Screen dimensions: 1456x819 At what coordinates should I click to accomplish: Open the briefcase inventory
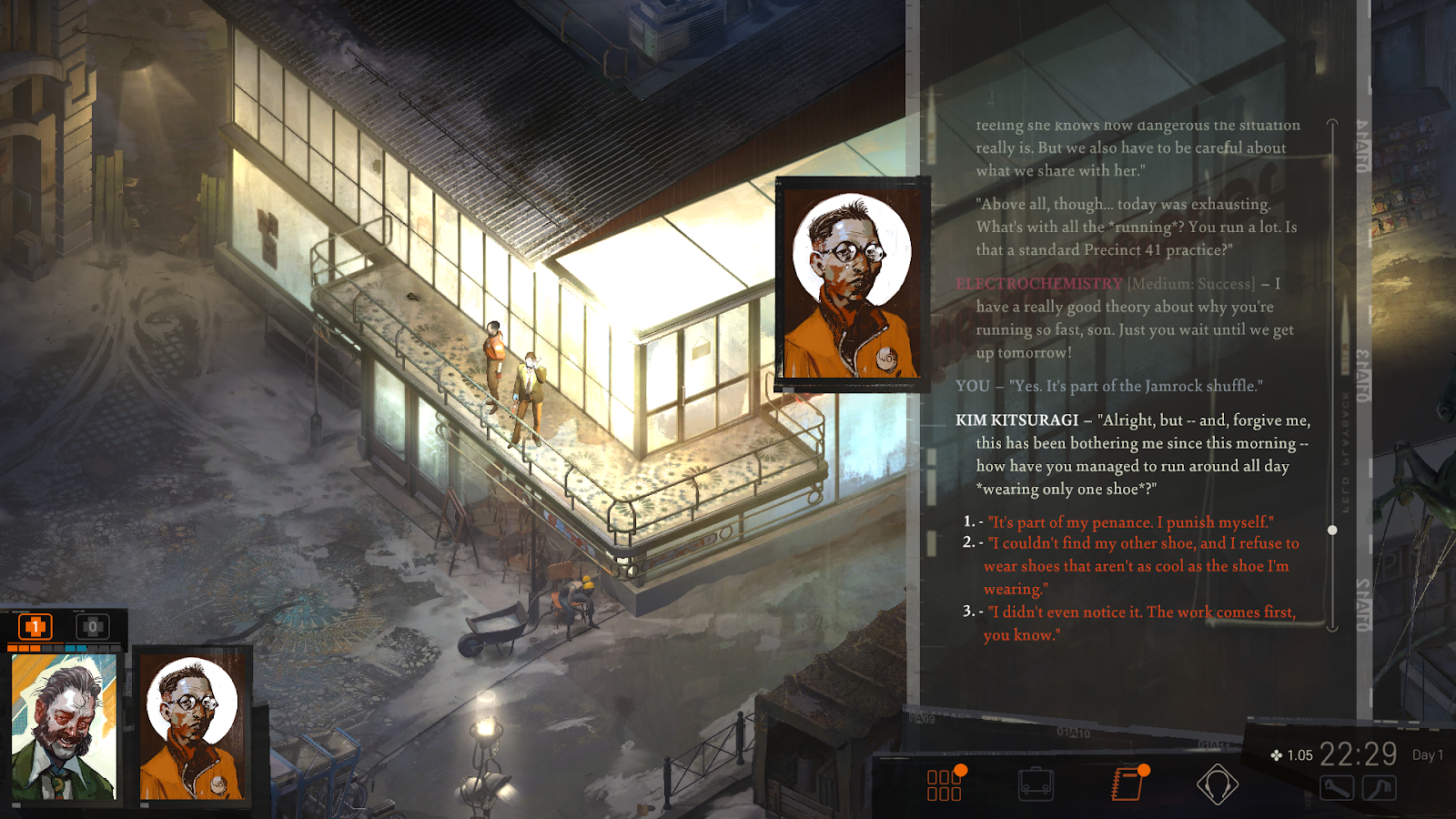[x=1036, y=784]
